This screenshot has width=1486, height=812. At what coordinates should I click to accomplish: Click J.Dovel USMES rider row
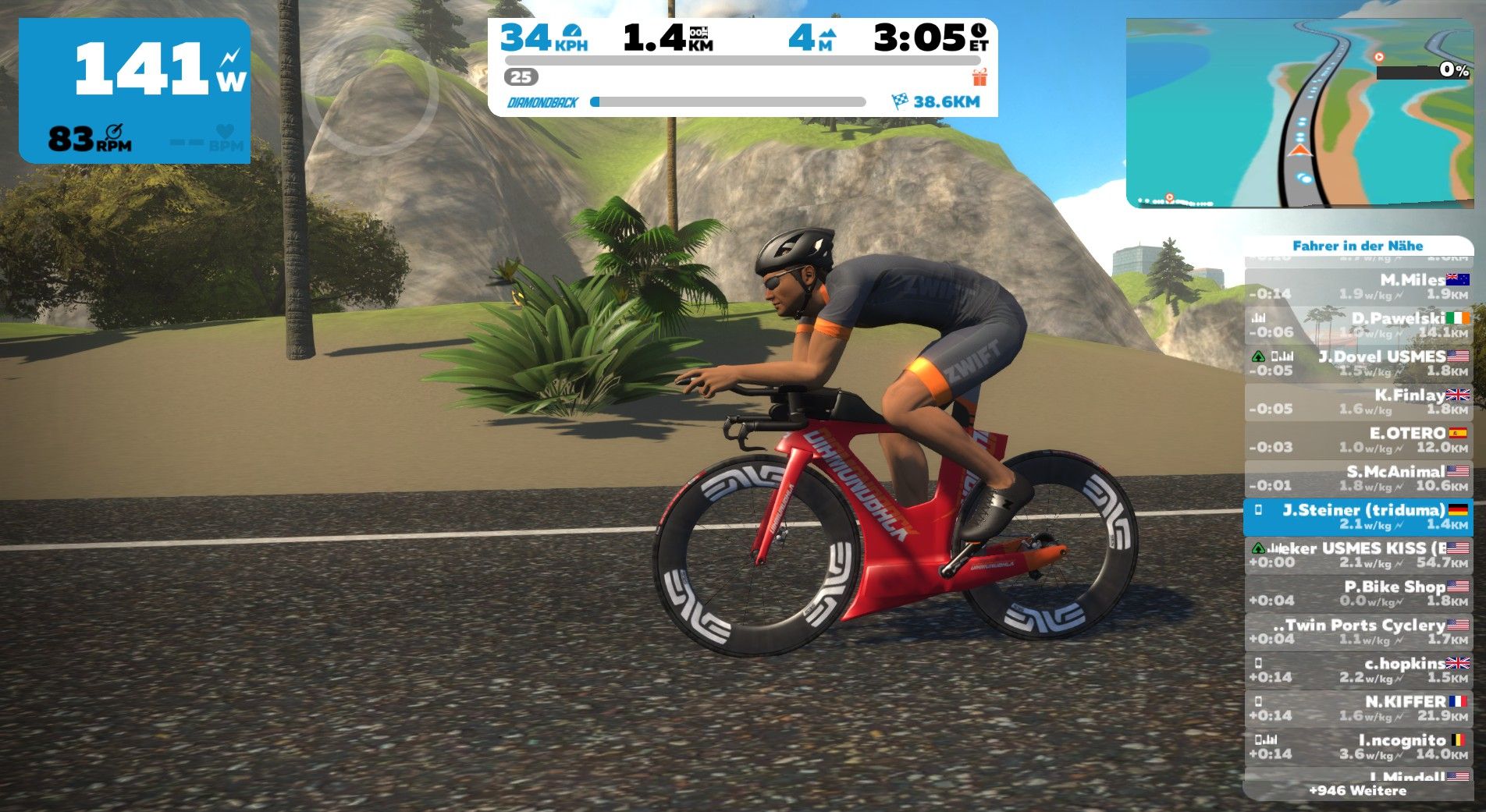[1358, 363]
